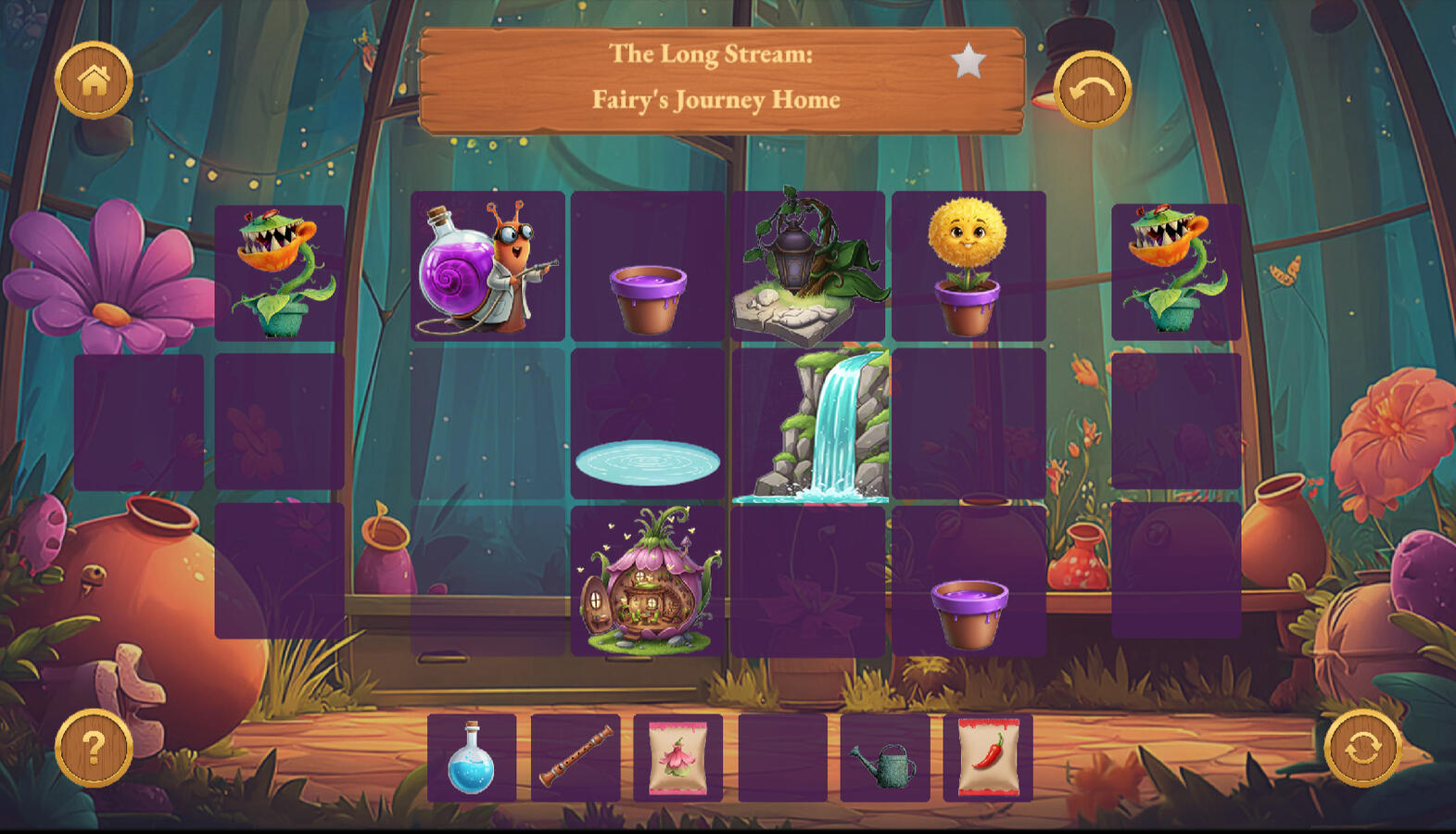Select the yellow fluffy flower in pot
Image resolution: width=1456 pixels, height=834 pixels.
(968, 267)
